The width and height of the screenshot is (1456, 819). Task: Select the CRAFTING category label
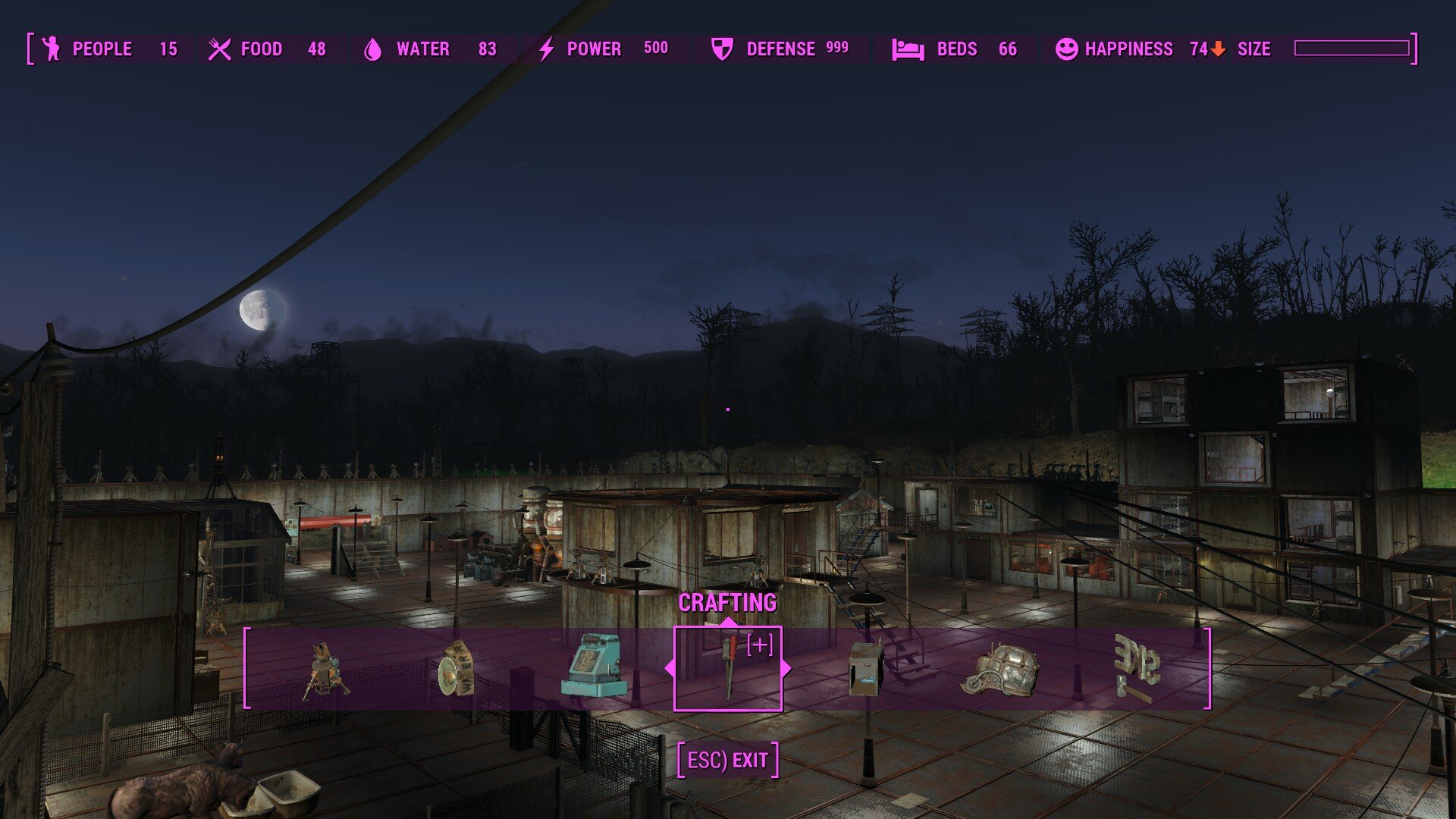click(x=728, y=604)
